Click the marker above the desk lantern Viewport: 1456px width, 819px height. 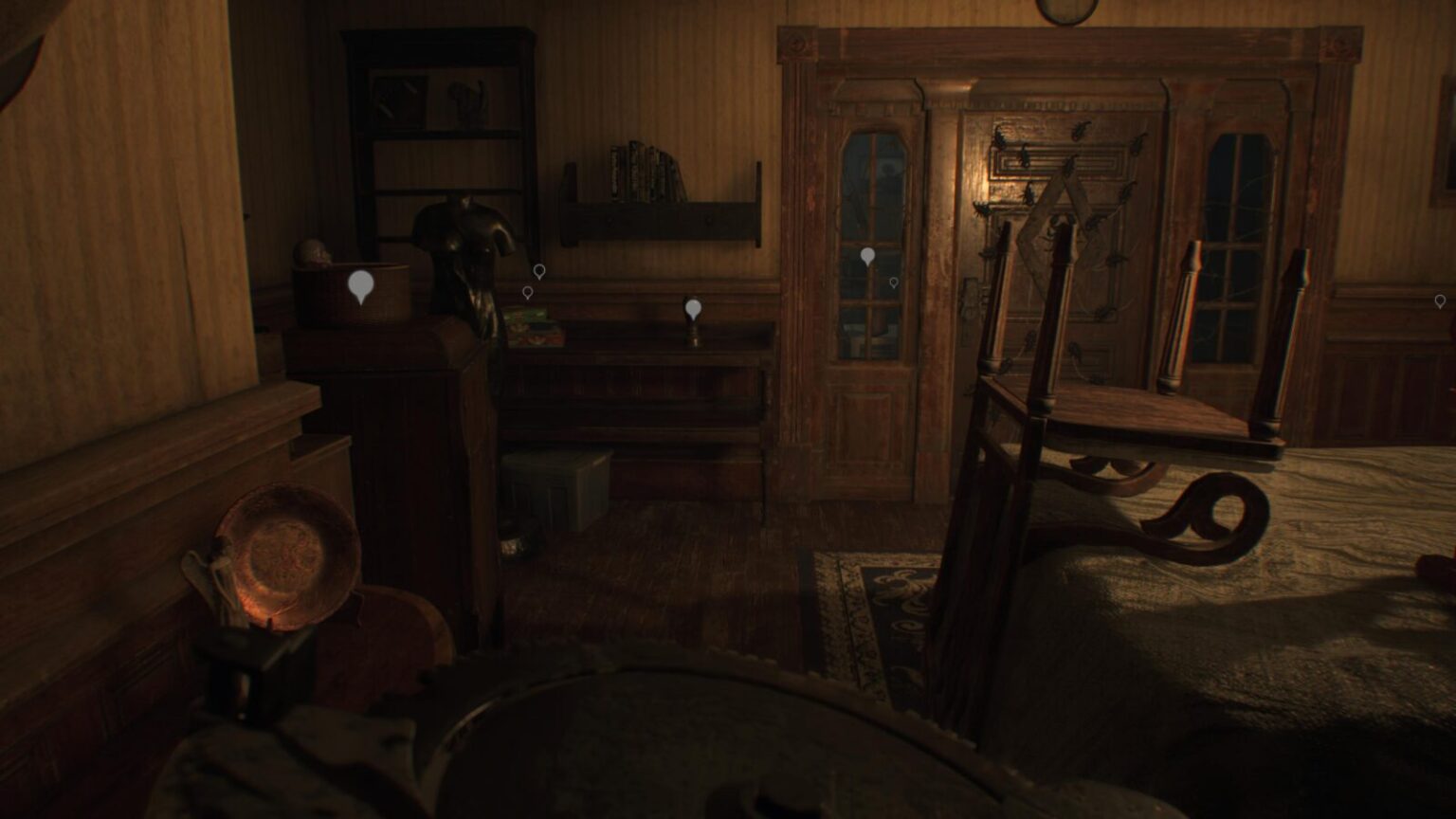[693, 307]
